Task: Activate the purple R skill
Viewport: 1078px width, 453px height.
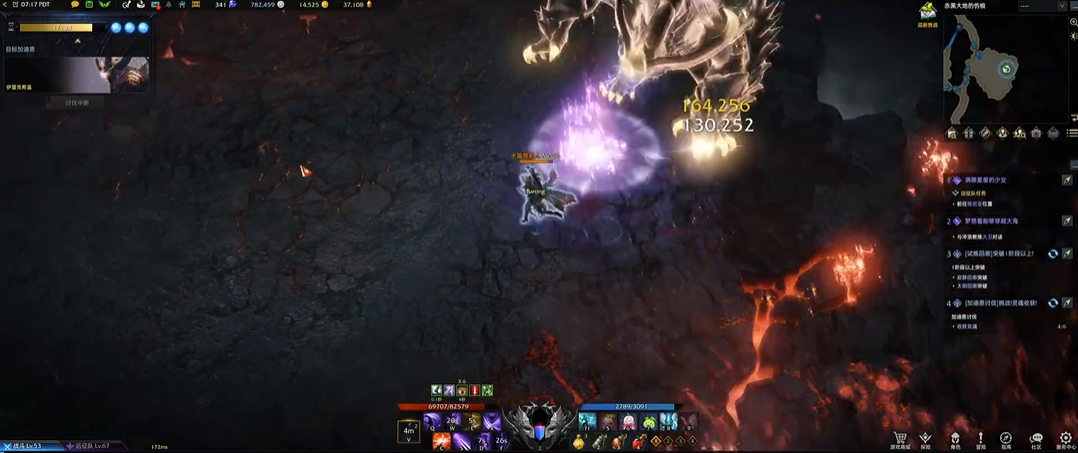Action: click(491, 423)
